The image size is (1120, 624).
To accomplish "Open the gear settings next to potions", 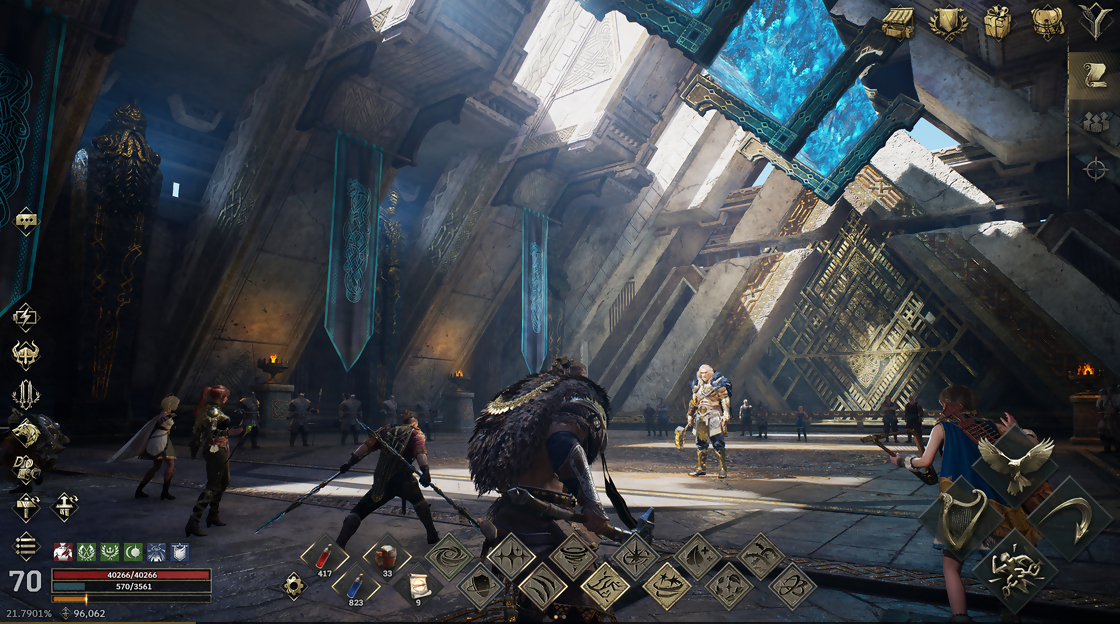I will [x=293, y=586].
